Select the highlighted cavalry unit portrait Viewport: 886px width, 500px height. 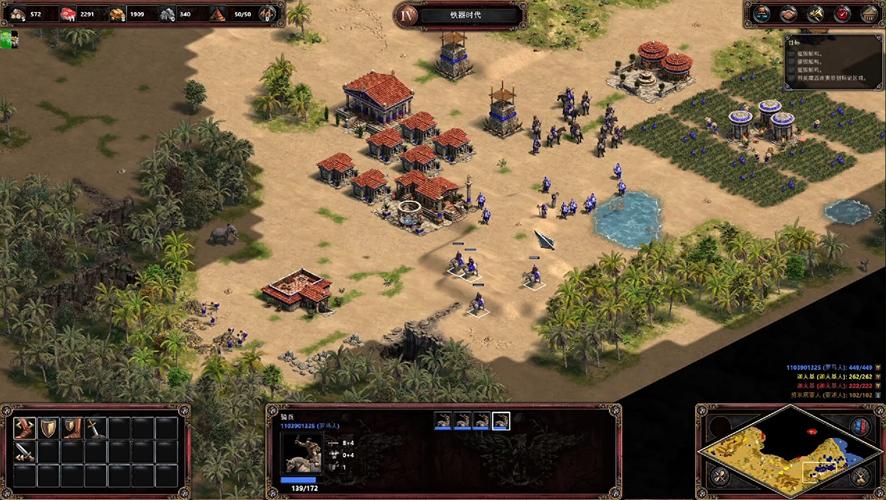[x=501, y=421]
